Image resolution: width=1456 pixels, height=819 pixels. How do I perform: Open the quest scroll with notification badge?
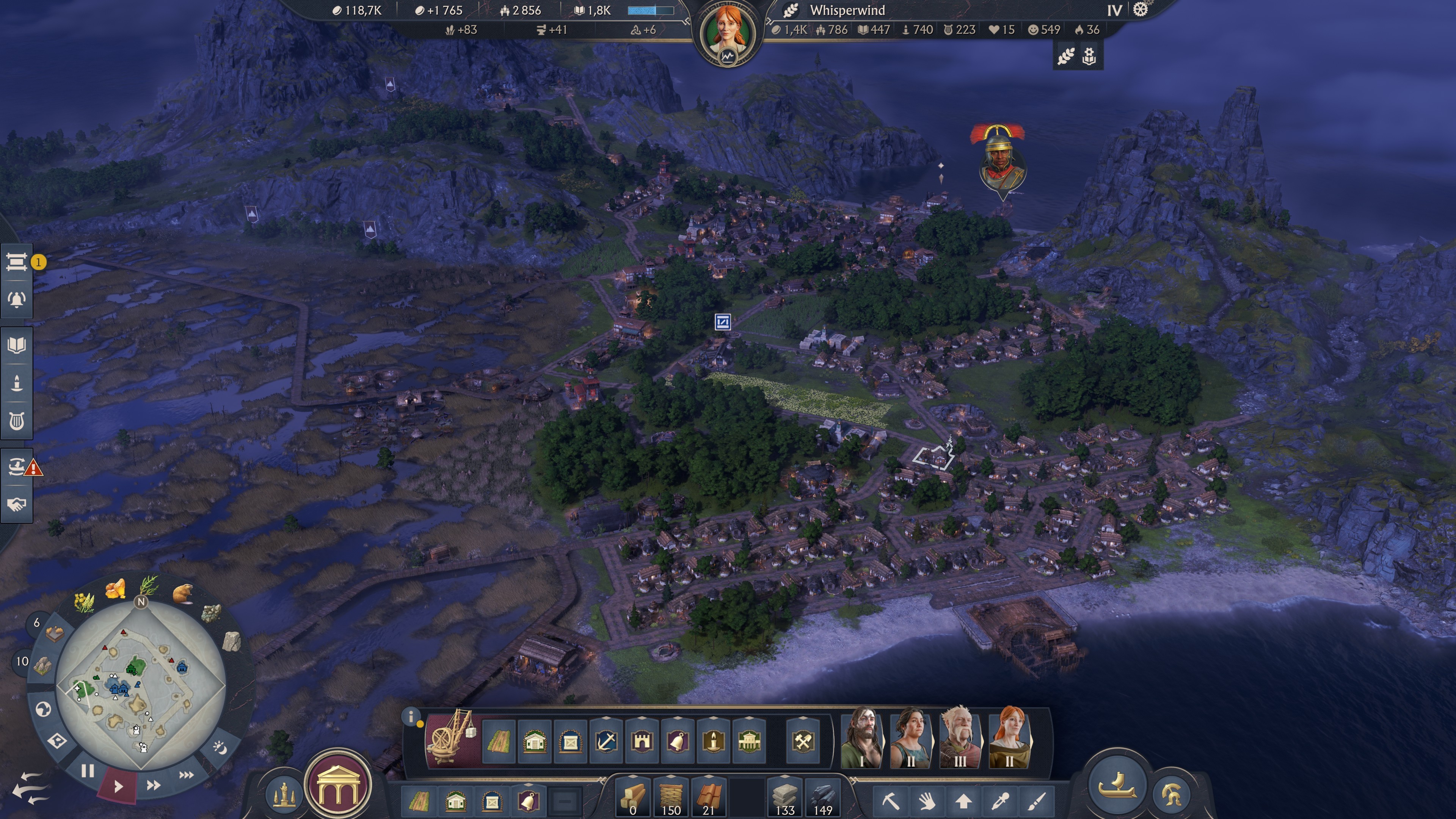click(16, 262)
